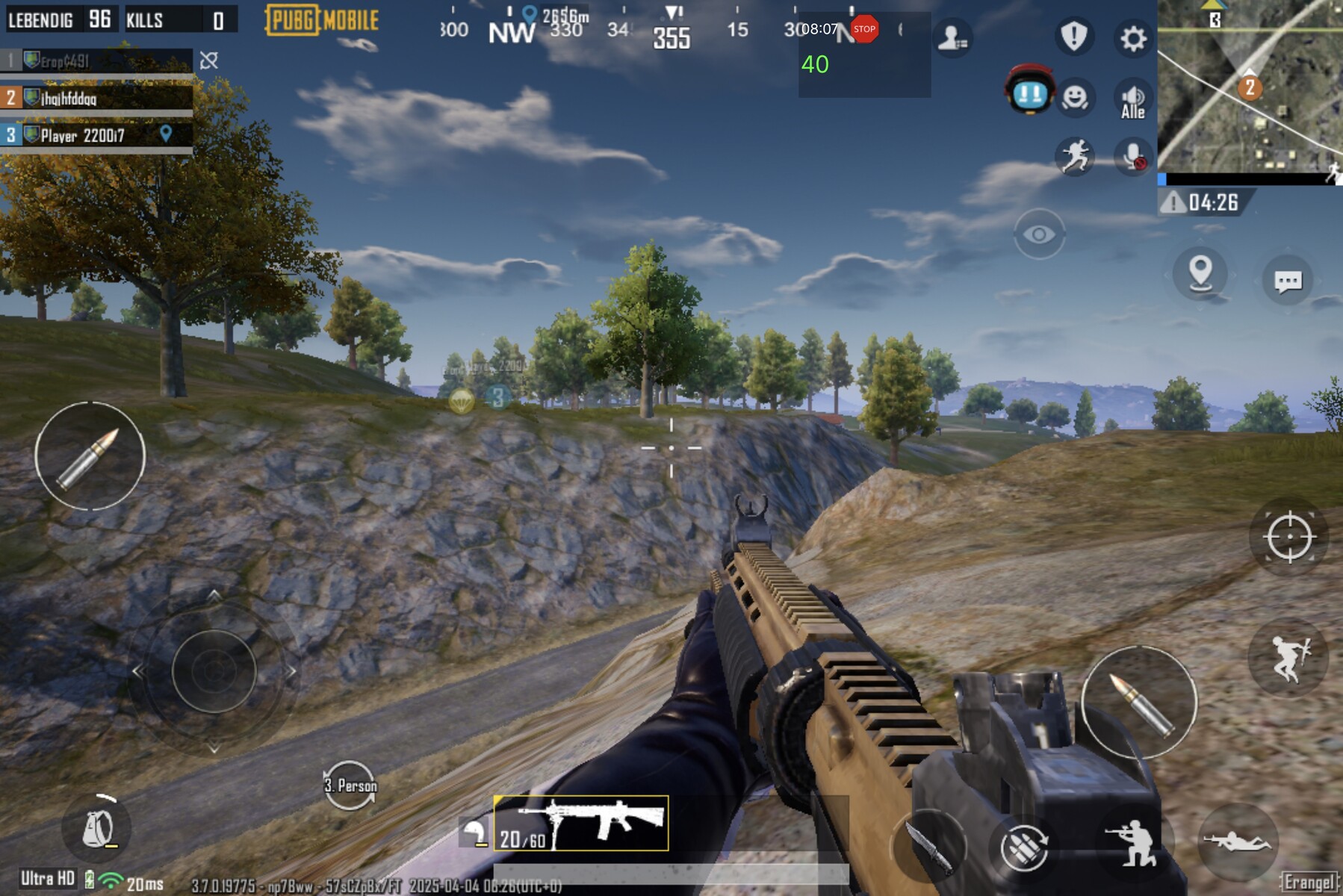Screen dimensions: 1343x896
Task: Open the emote smiley menu
Action: (x=1074, y=98)
